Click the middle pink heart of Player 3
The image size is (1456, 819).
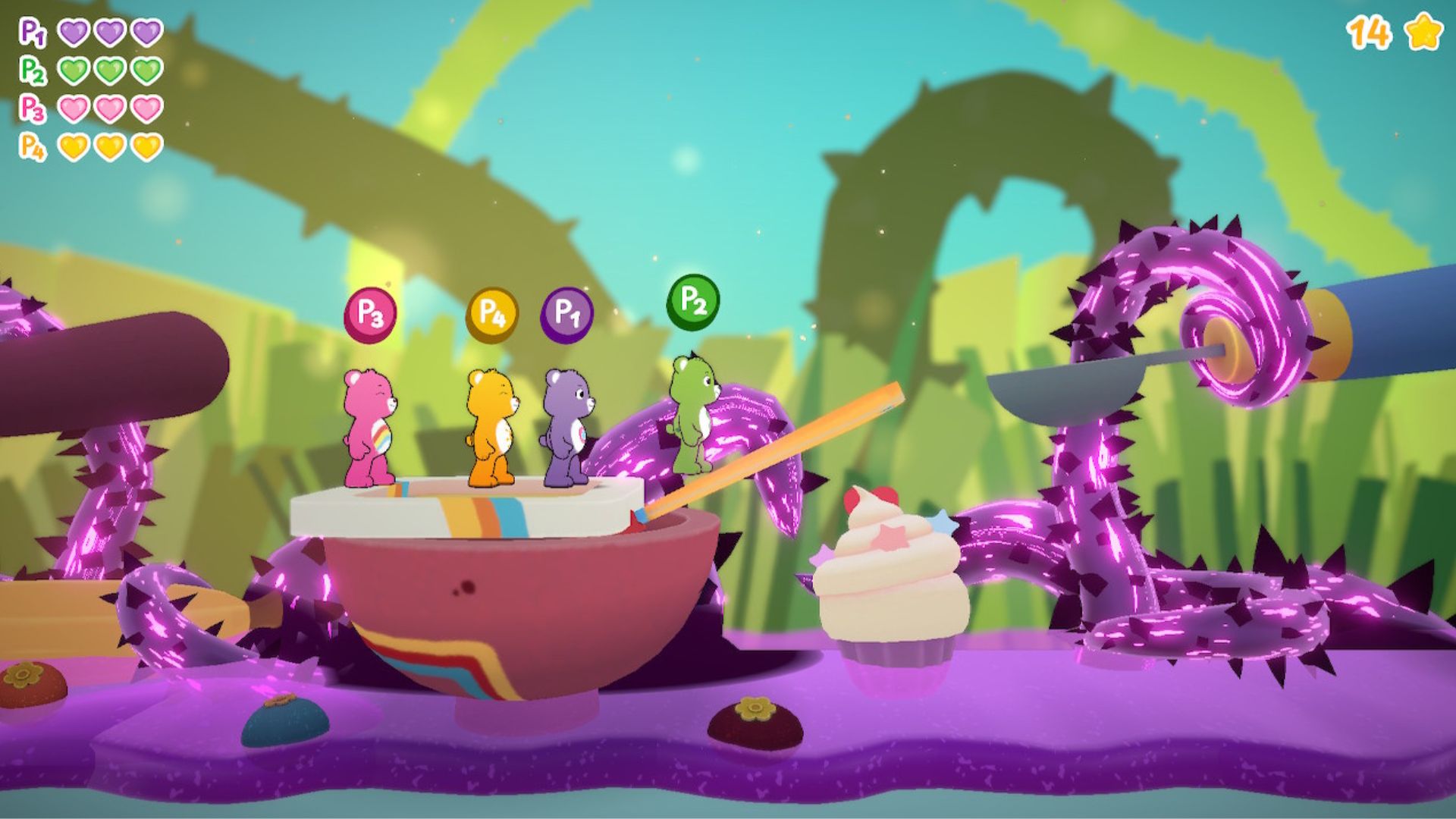110,110
